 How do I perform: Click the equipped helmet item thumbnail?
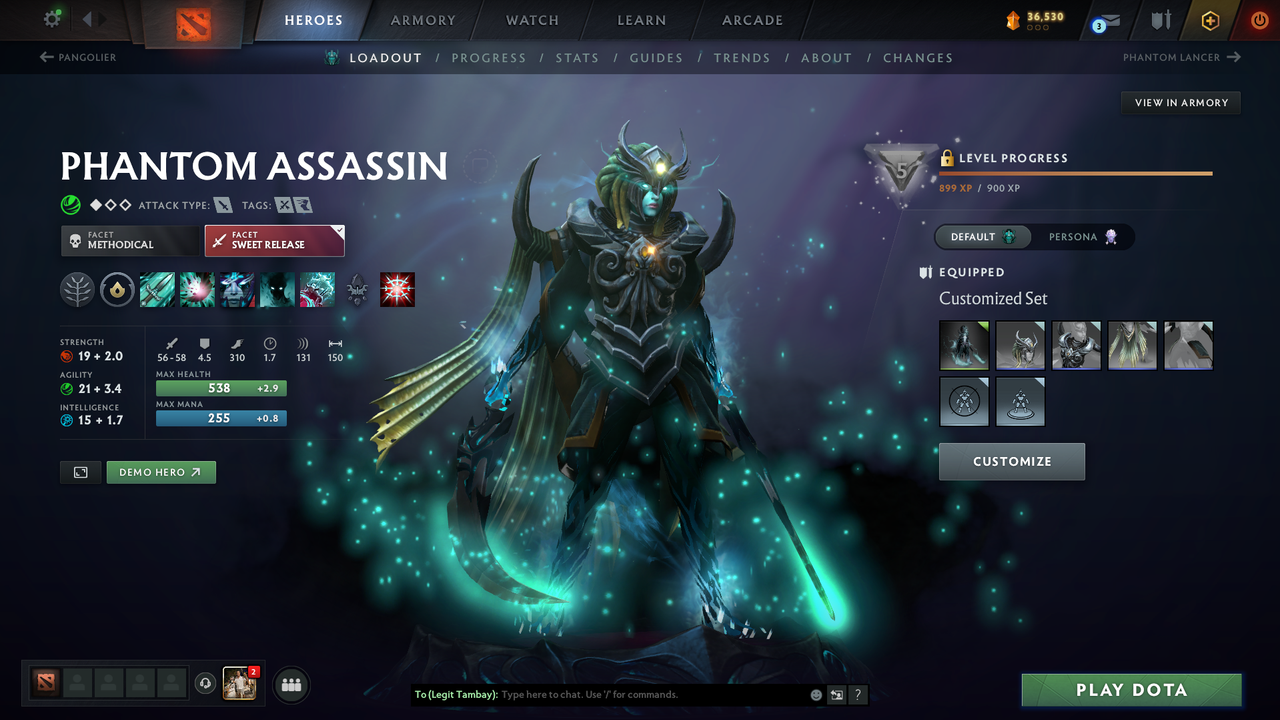(1020, 345)
